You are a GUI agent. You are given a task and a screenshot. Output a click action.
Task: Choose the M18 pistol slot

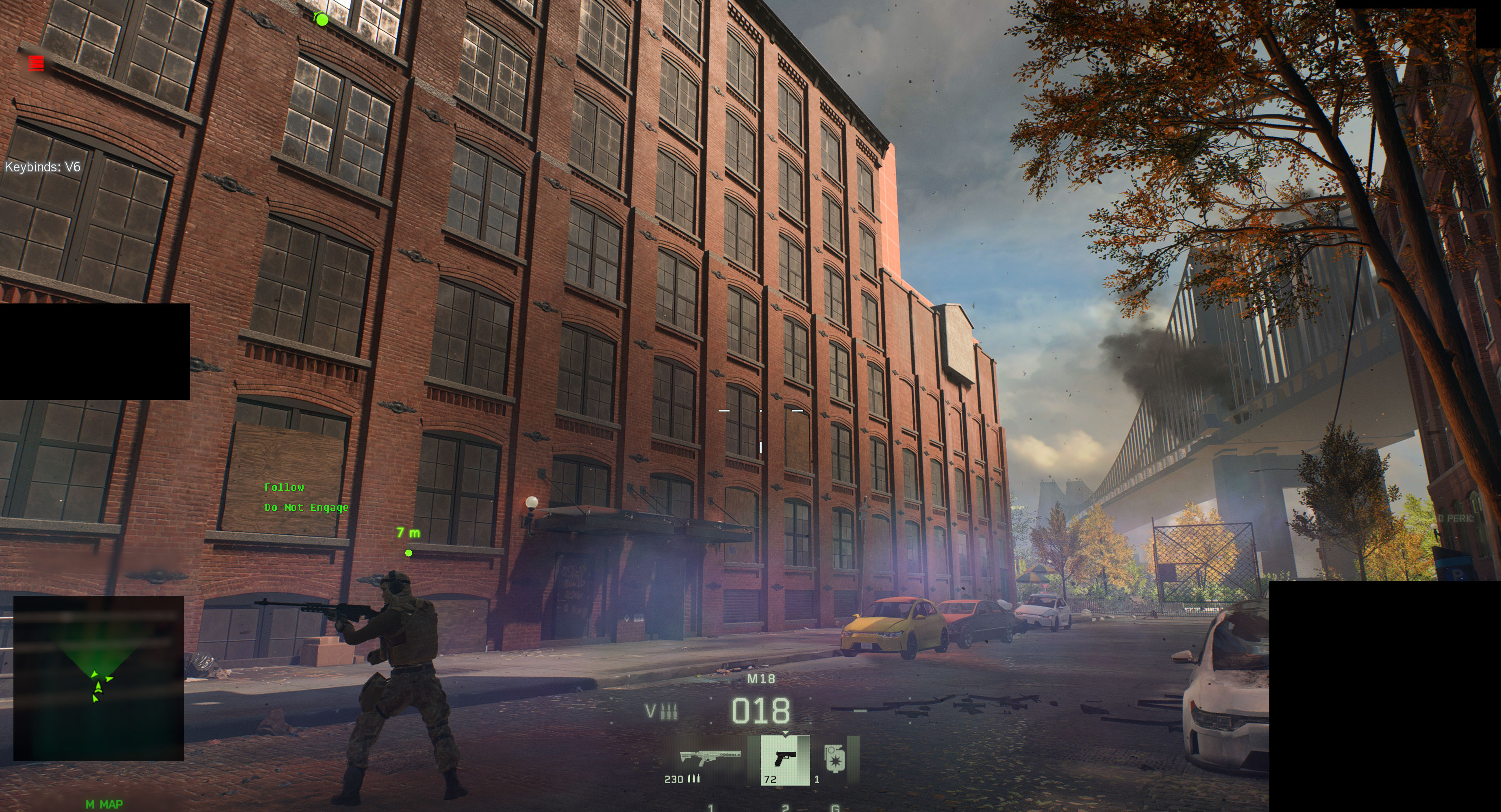(x=785, y=760)
